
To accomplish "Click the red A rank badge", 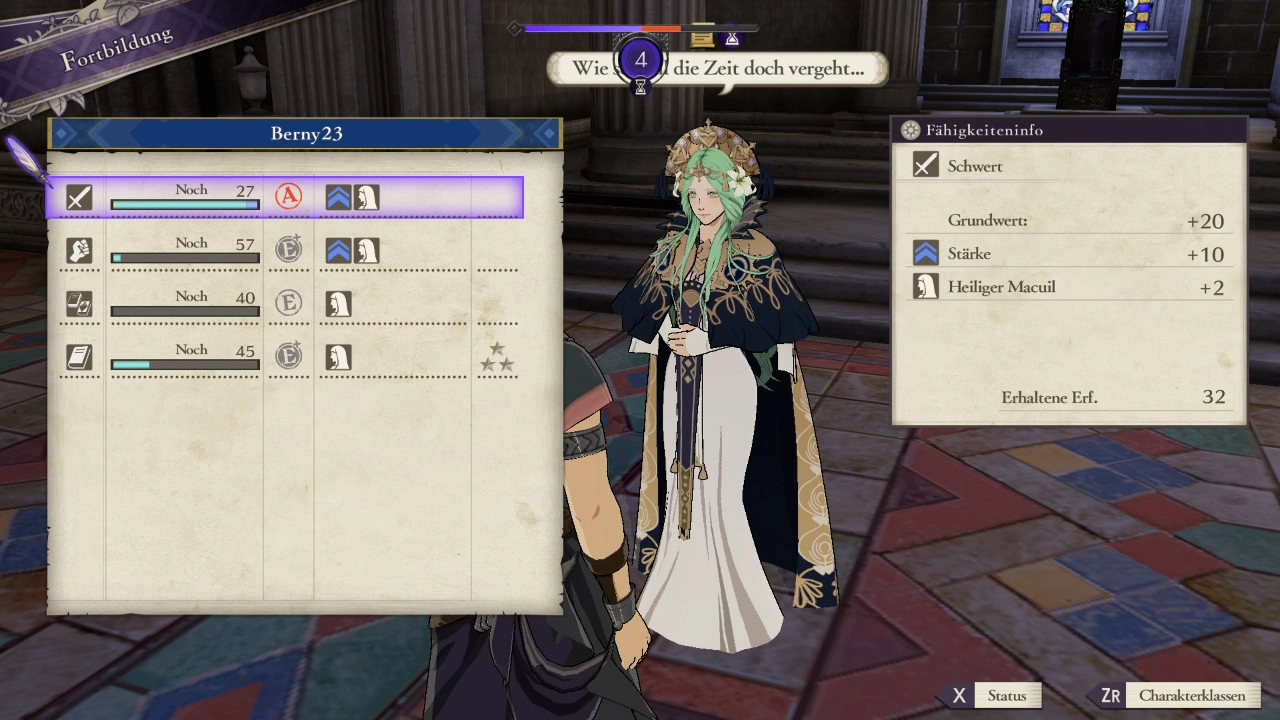I will (289, 197).
